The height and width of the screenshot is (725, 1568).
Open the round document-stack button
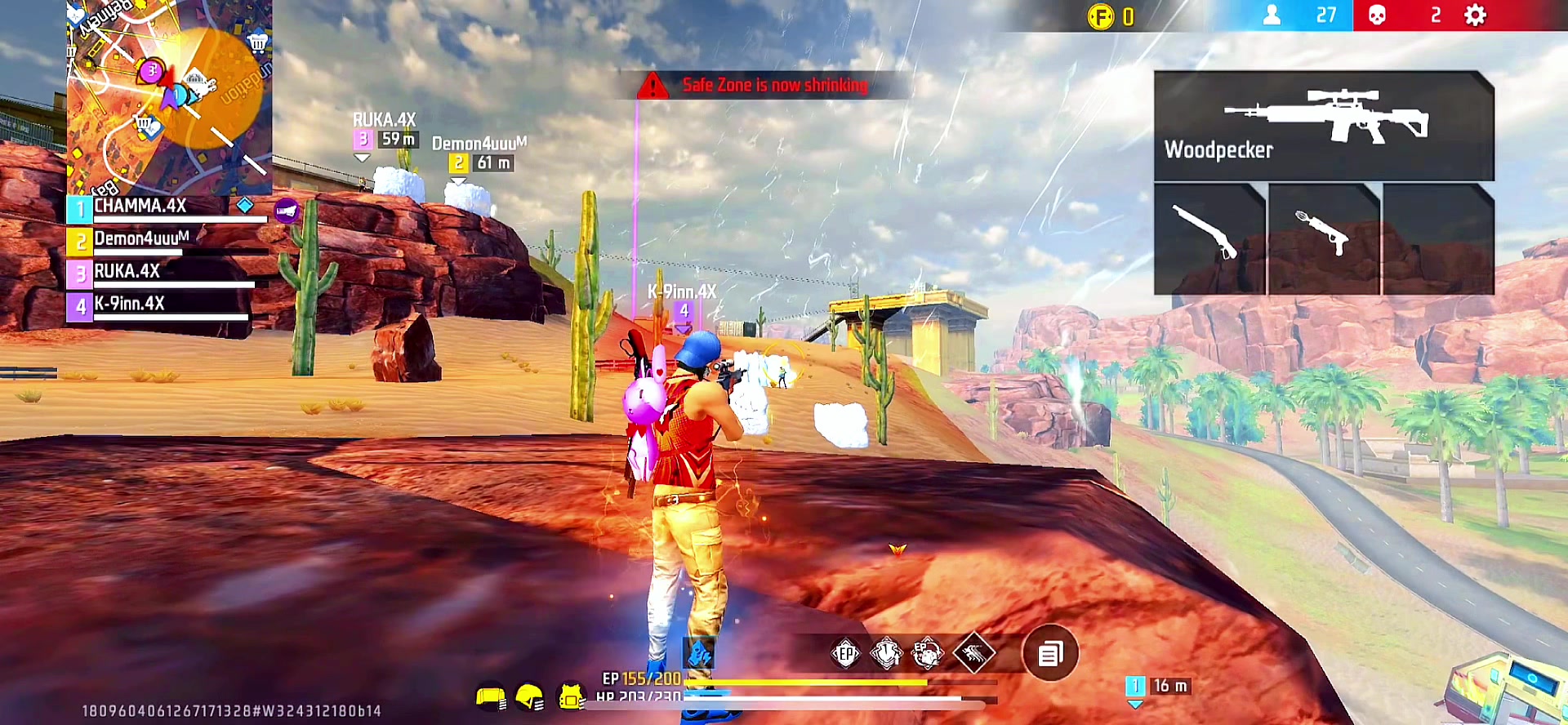click(1050, 653)
